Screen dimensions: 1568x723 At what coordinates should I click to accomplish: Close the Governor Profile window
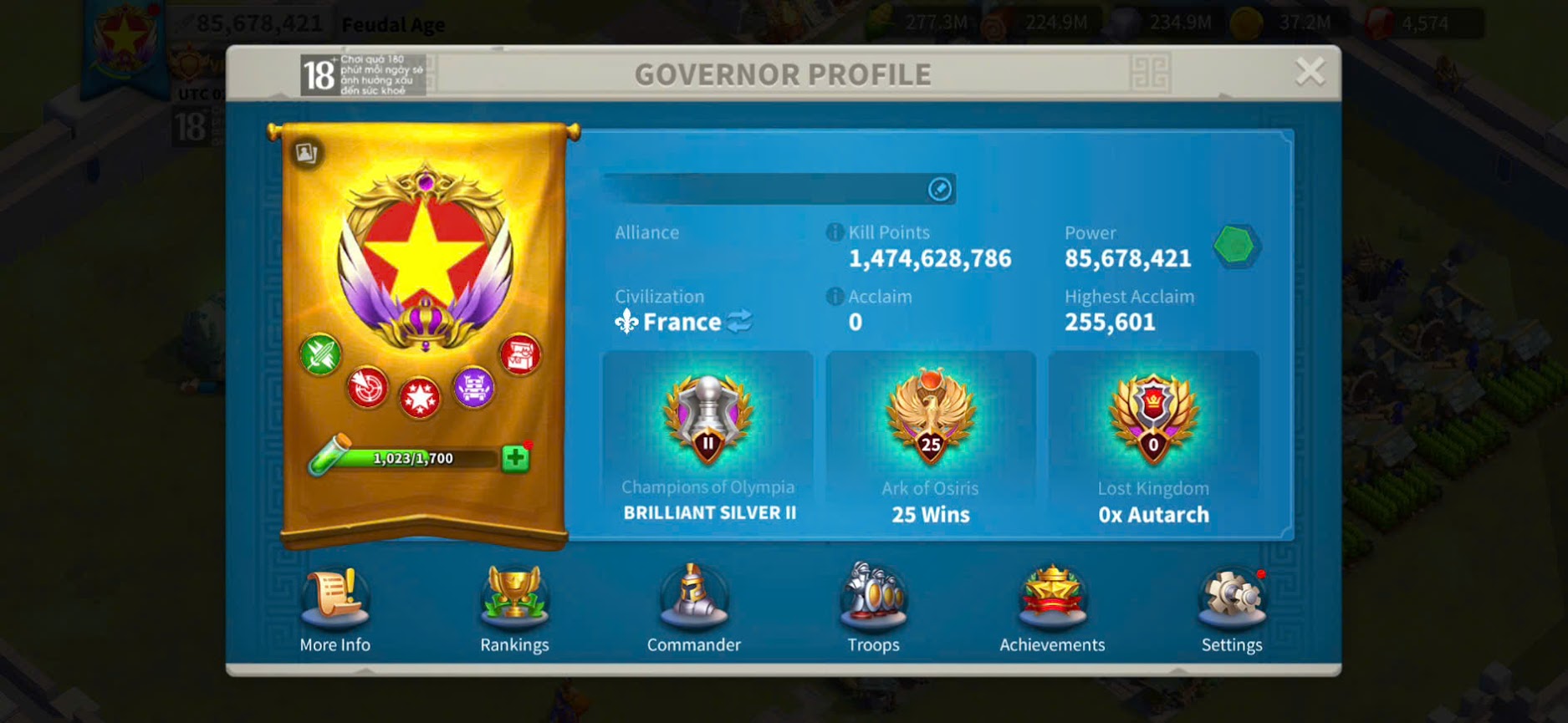coord(1309,72)
